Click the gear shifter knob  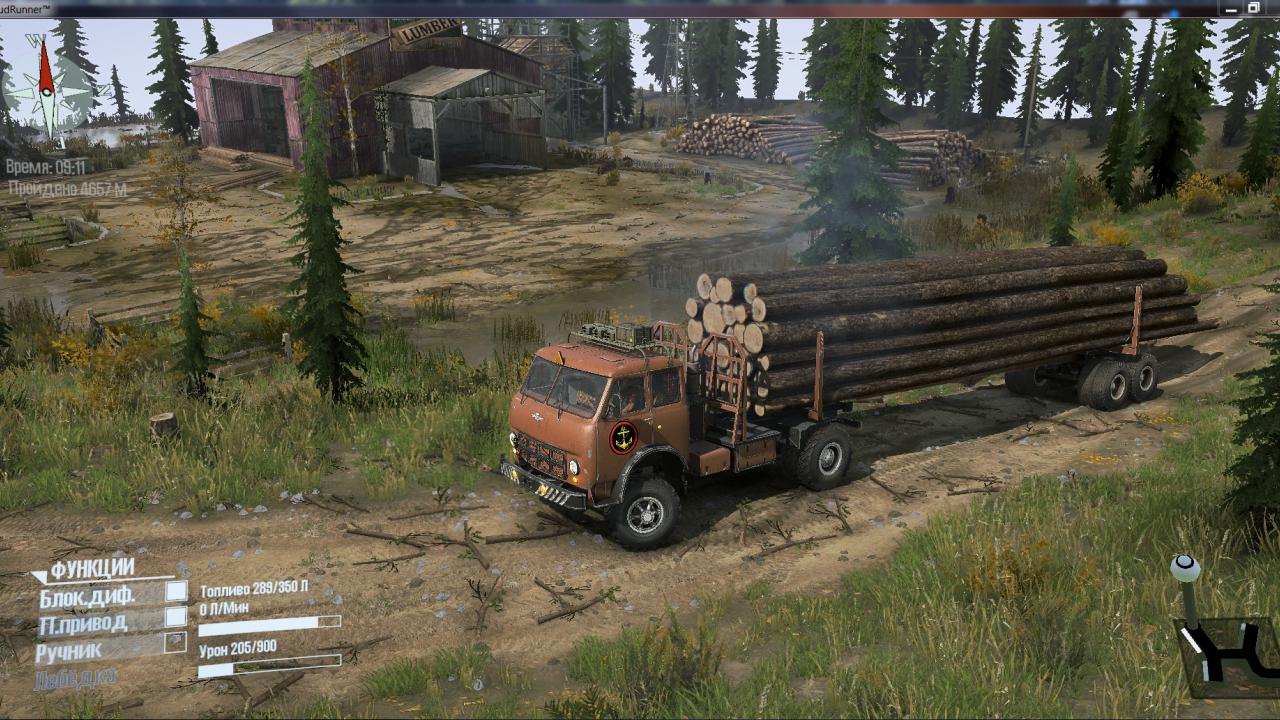[x=1185, y=568]
